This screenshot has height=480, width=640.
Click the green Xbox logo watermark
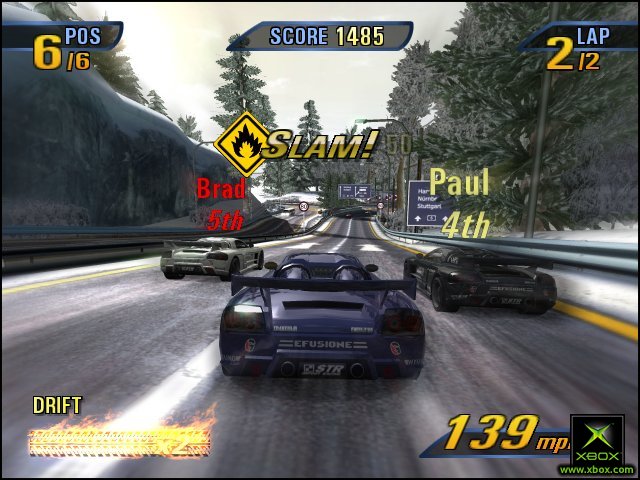[597, 438]
